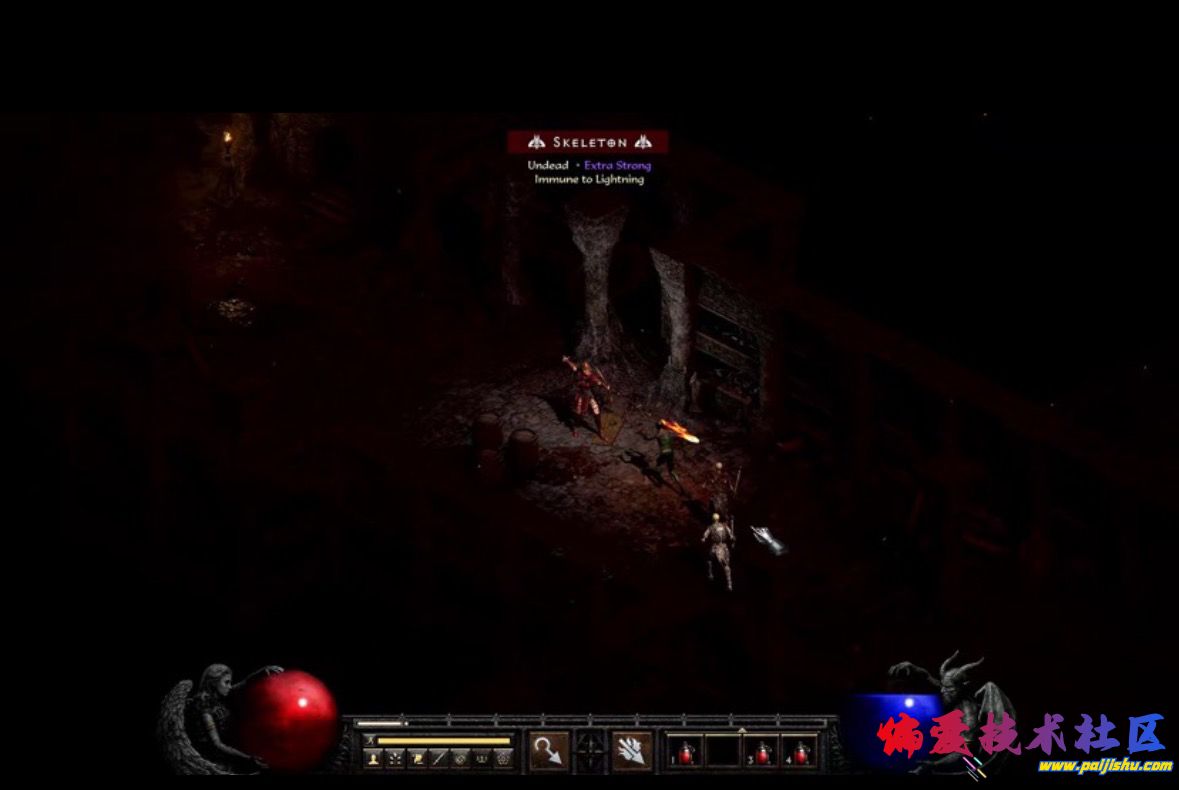
Task: Select the left-click attack skill button
Action: [x=549, y=751]
